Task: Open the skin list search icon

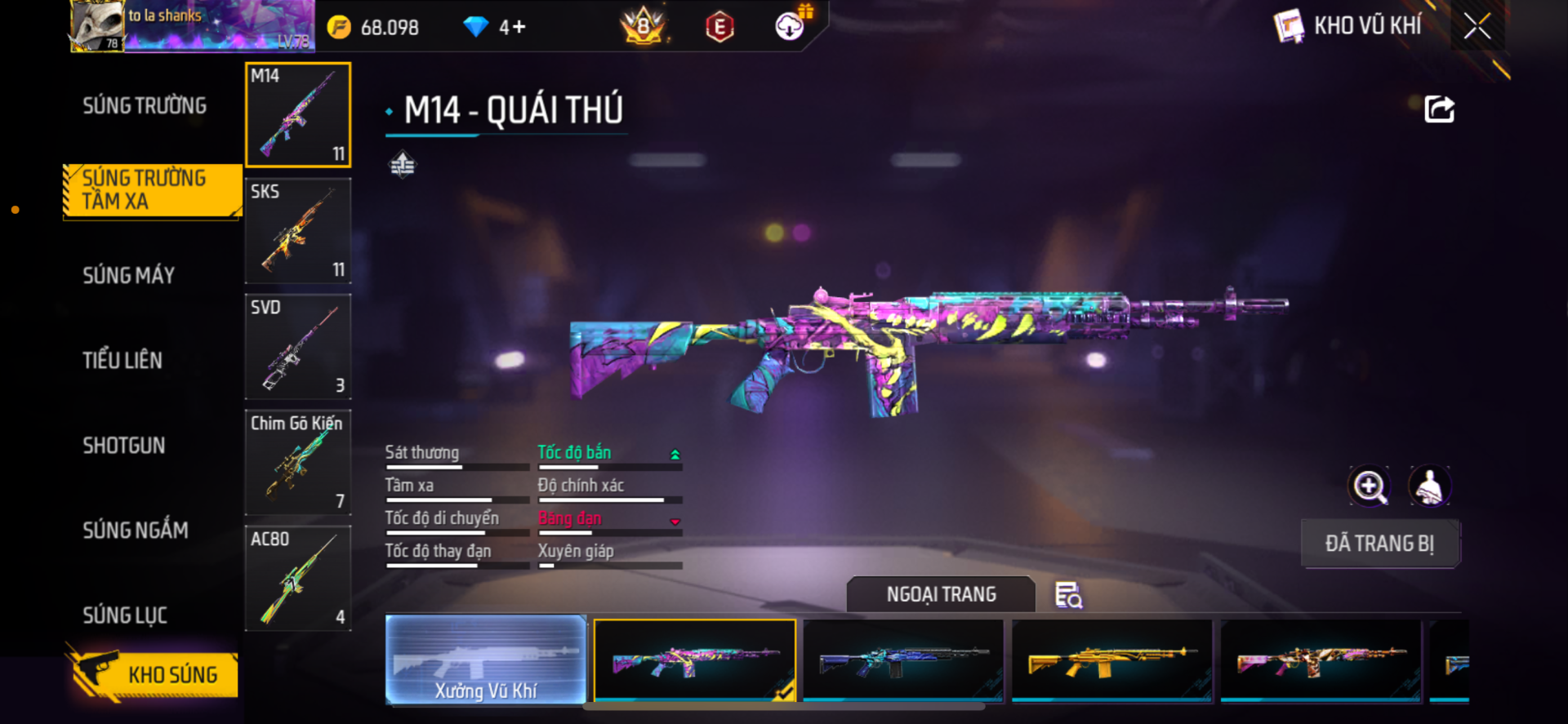Action: 1068,595
